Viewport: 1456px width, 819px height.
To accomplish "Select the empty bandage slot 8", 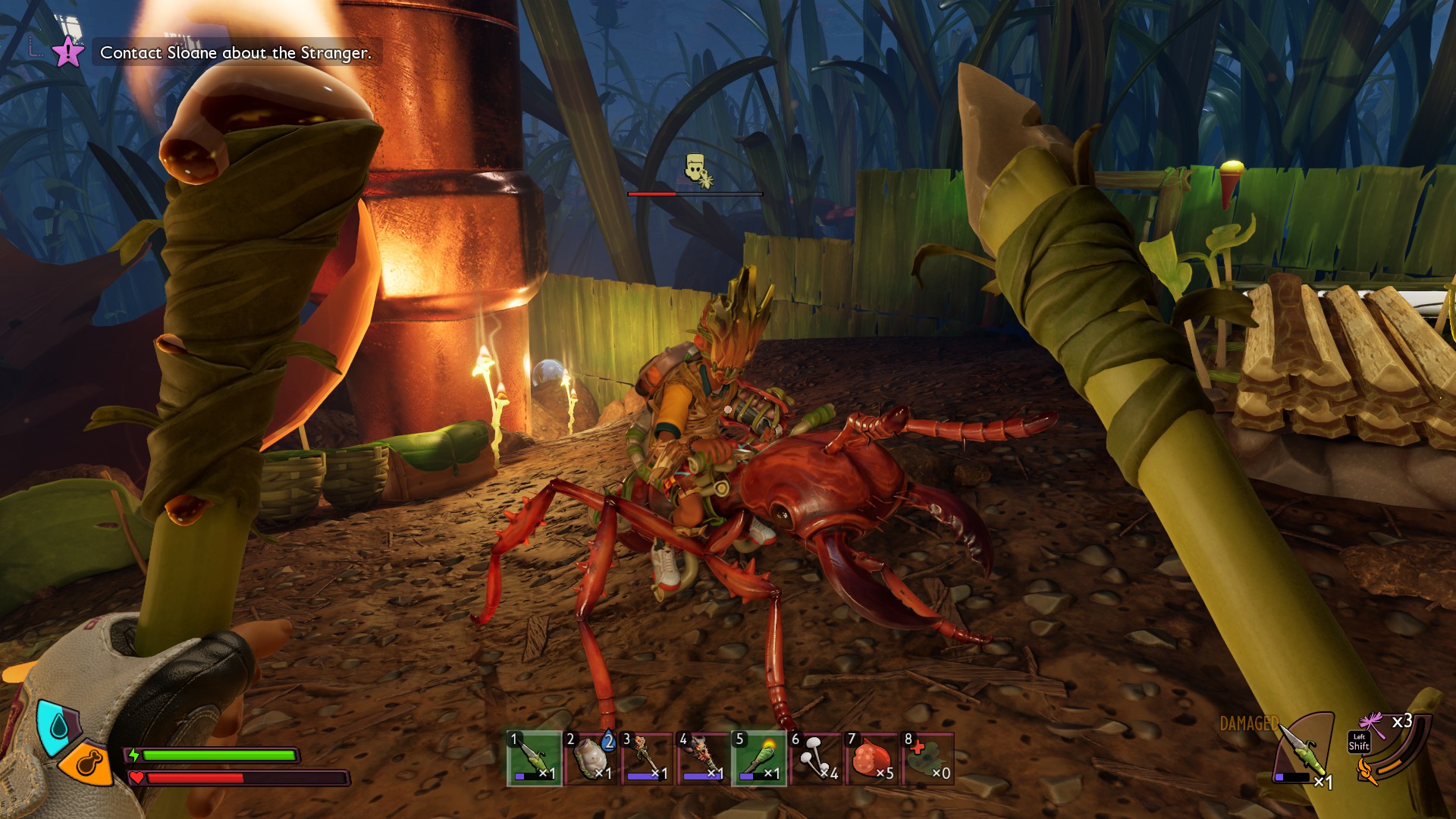I will coord(928,758).
